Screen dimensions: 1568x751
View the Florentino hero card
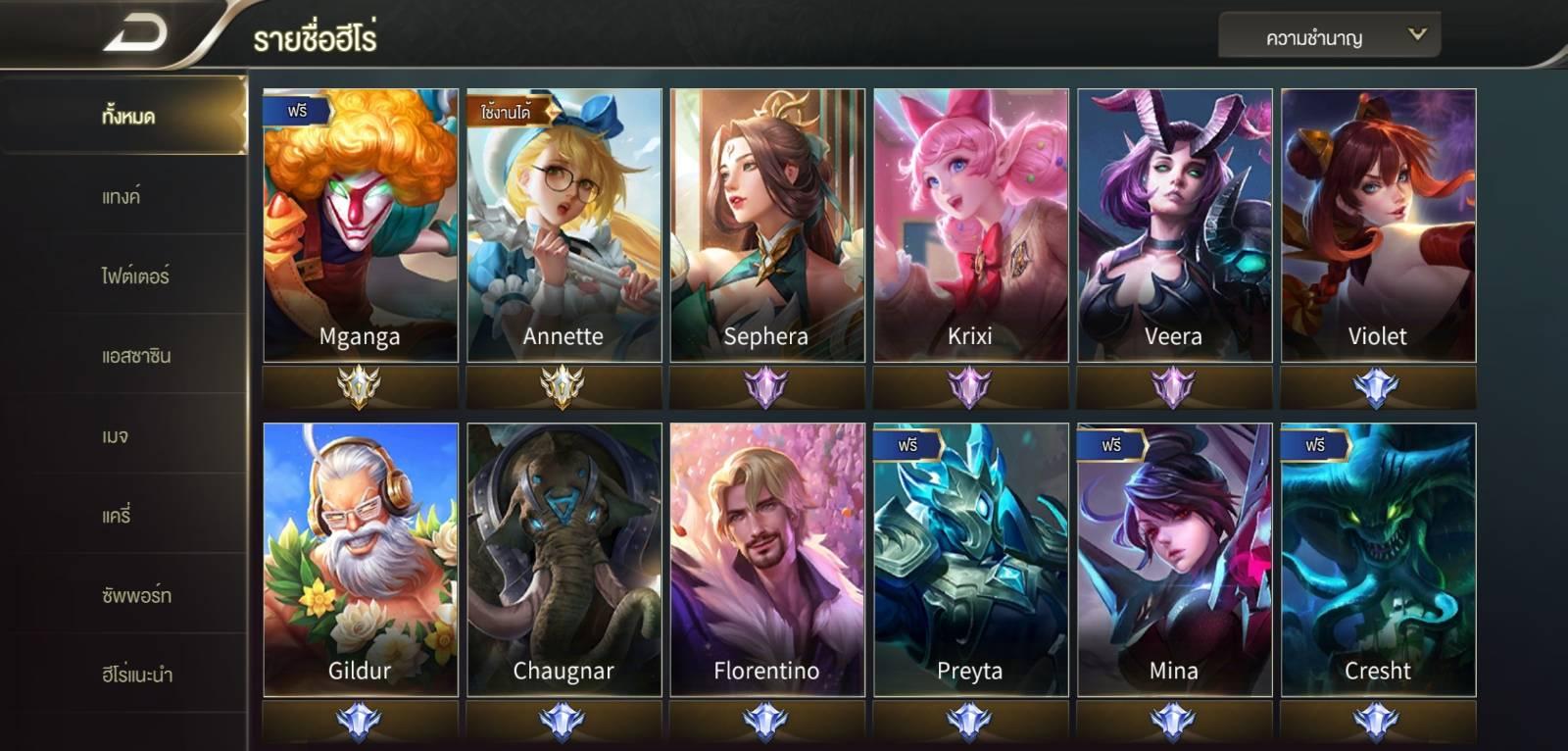(x=766, y=560)
